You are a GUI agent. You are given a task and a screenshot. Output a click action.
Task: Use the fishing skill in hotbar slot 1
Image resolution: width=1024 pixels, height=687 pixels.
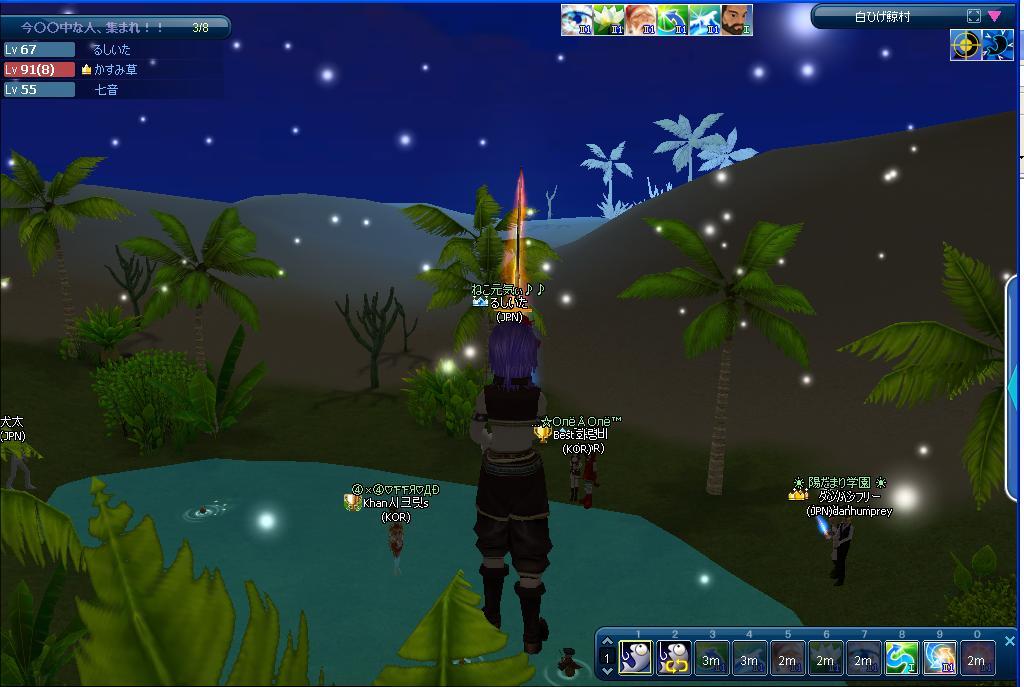coord(636,658)
